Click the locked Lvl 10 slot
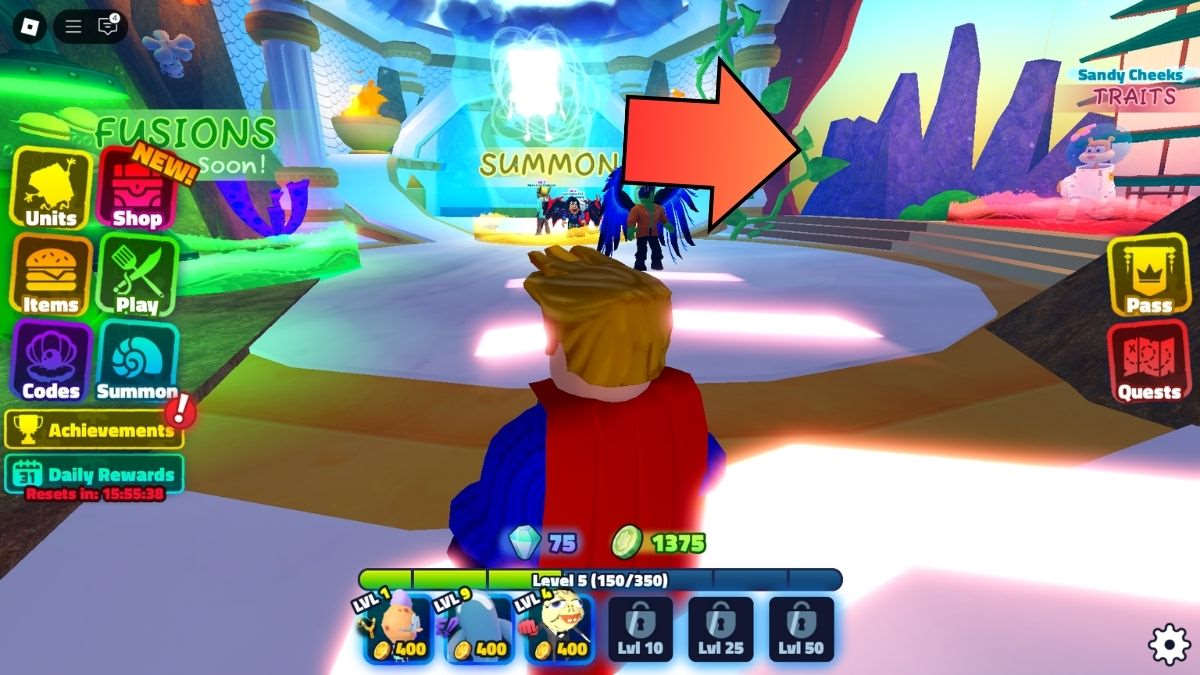Image resolution: width=1200 pixels, height=675 pixels. pos(640,630)
